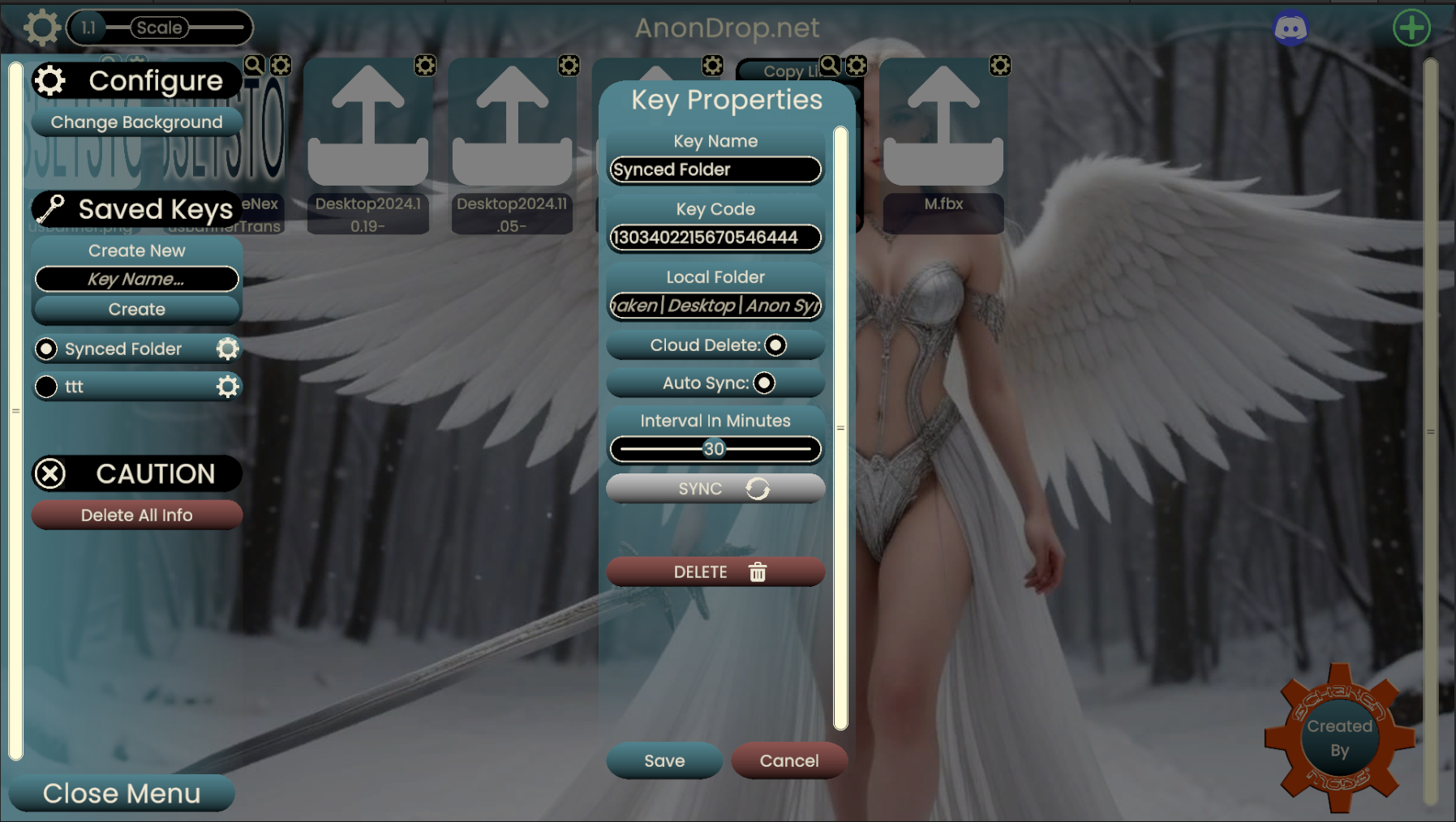Delete this key with the DELETE button

pos(715,572)
